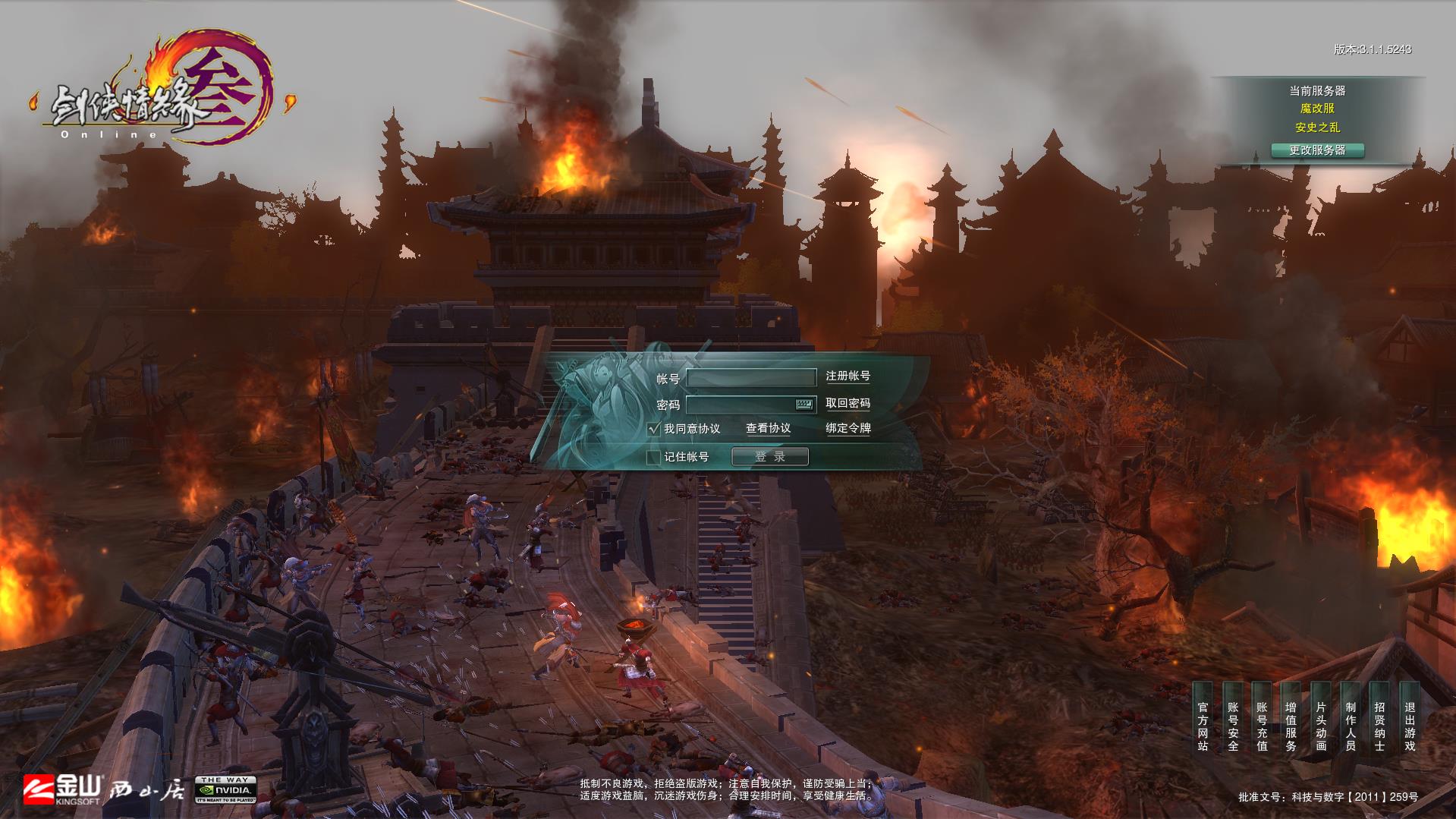Open the 招贤纳士 recruitment page
1456x819 pixels.
1380,726
